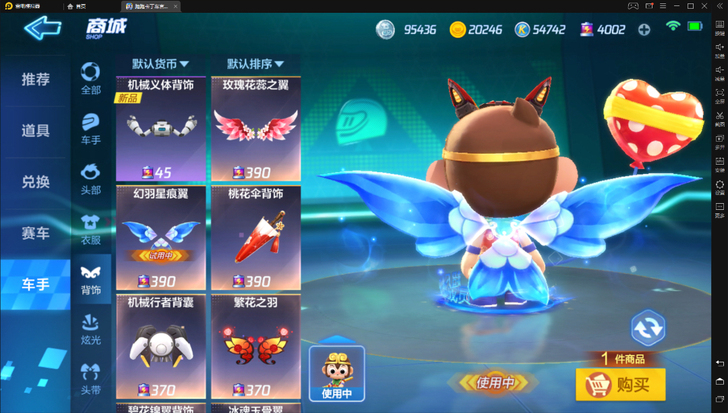The width and height of the screenshot is (728, 413).
Task: Open the 默认排序 sort dropdown
Action: (x=255, y=63)
